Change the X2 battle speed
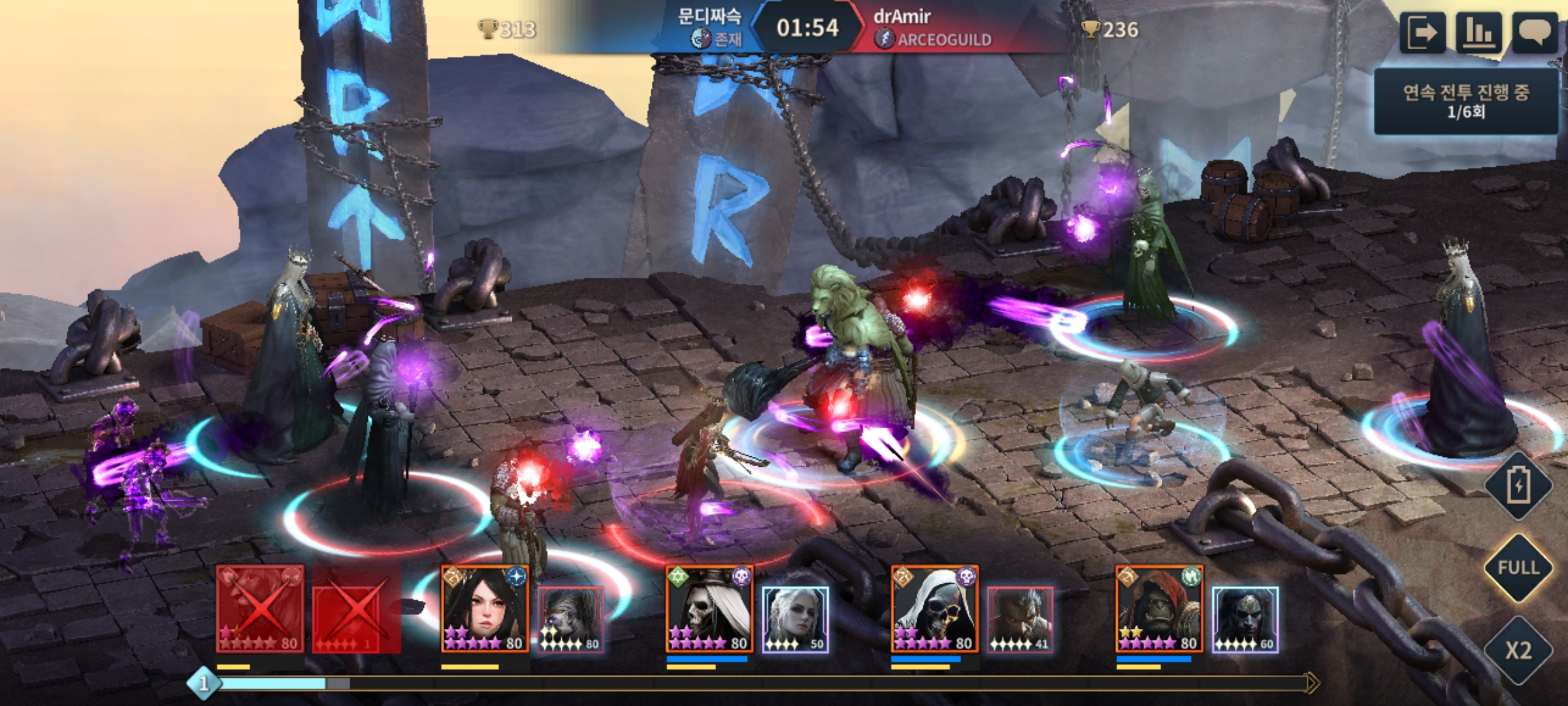This screenshot has height=706, width=1568. pos(1518,650)
